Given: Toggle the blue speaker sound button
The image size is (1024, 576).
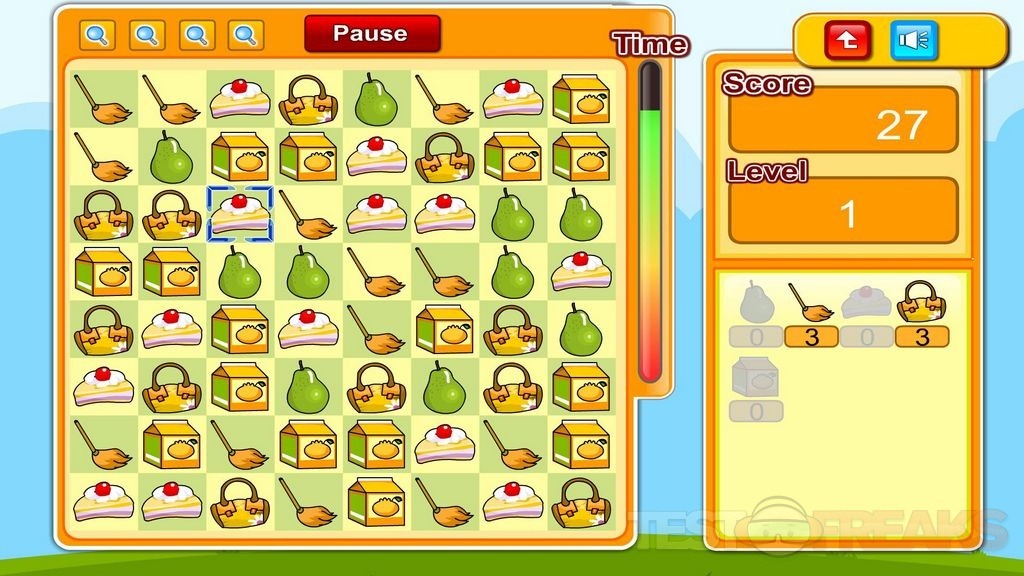Looking at the screenshot, I should [x=914, y=41].
